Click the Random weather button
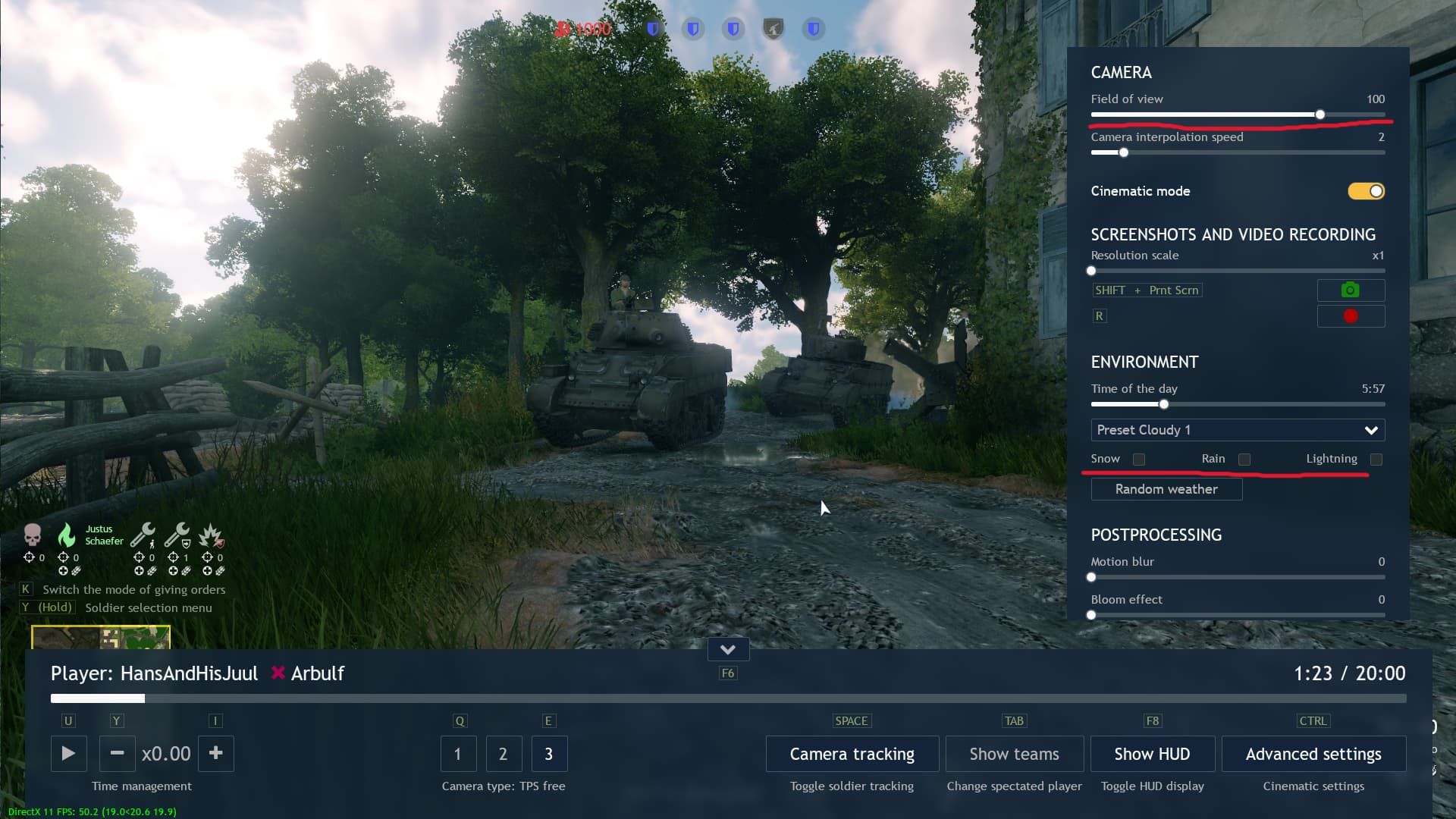Image resolution: width=1456 pixels, height=819 pixels. [x=1166, y=489]
